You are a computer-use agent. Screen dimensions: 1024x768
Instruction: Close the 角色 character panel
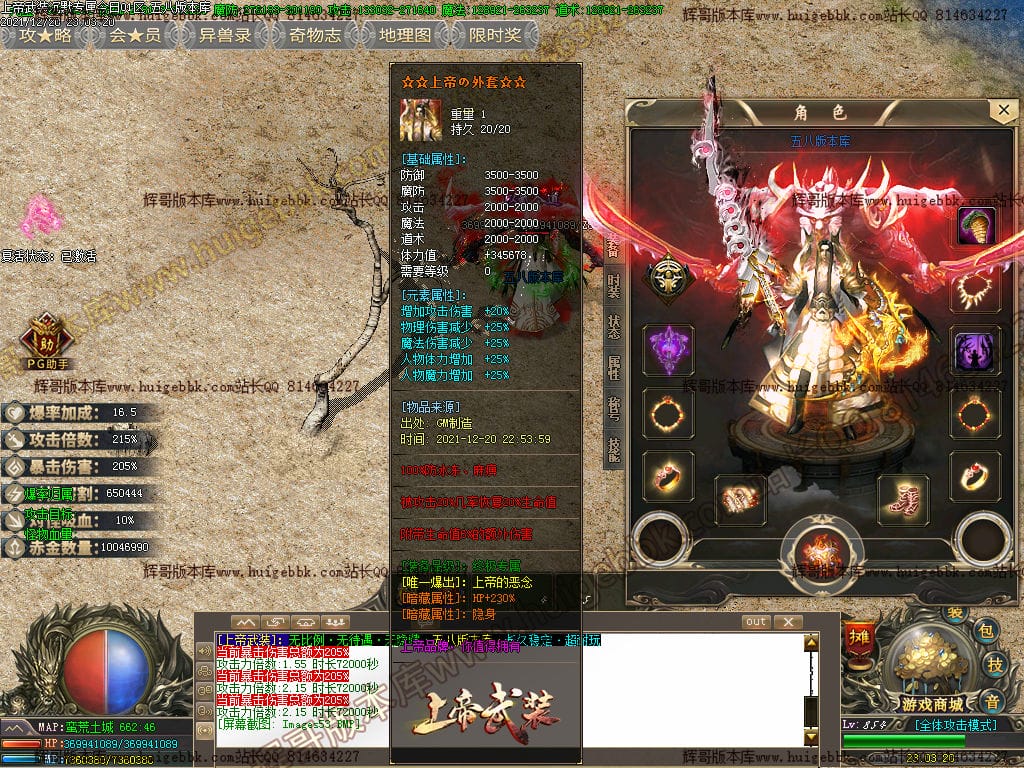pos(1002,110)
